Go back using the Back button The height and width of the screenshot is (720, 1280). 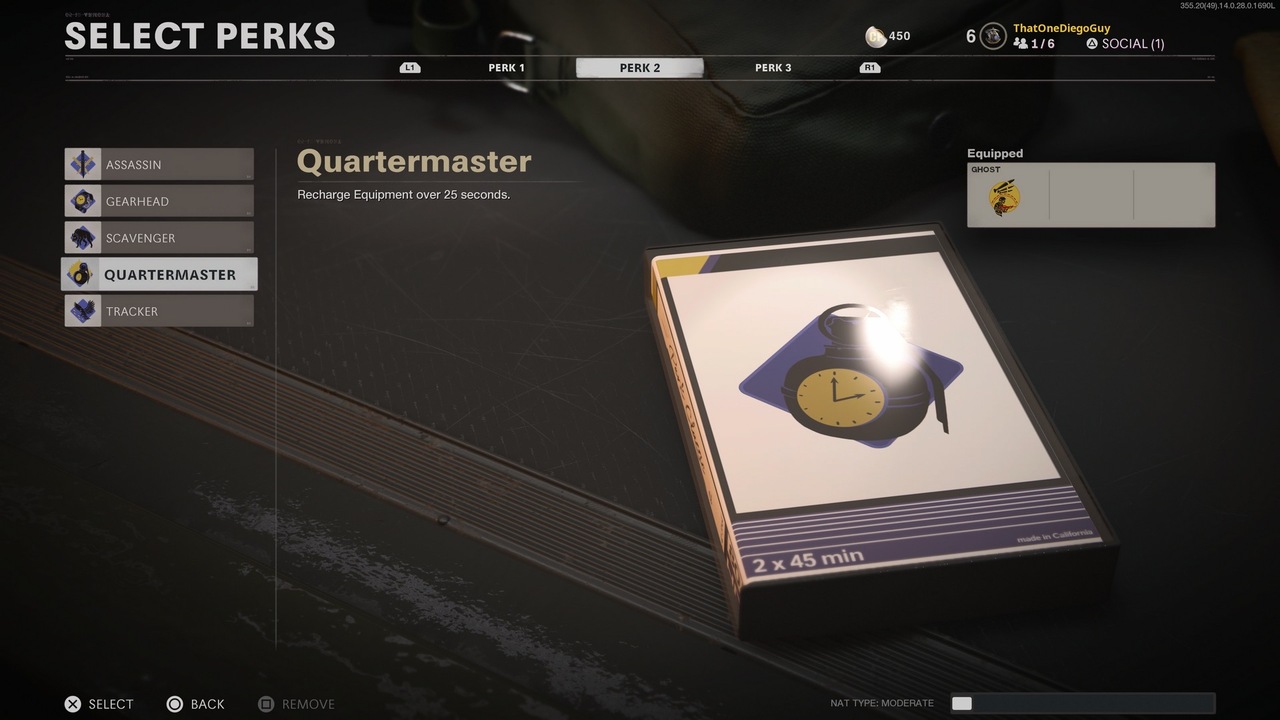click(x=195, y=704)
